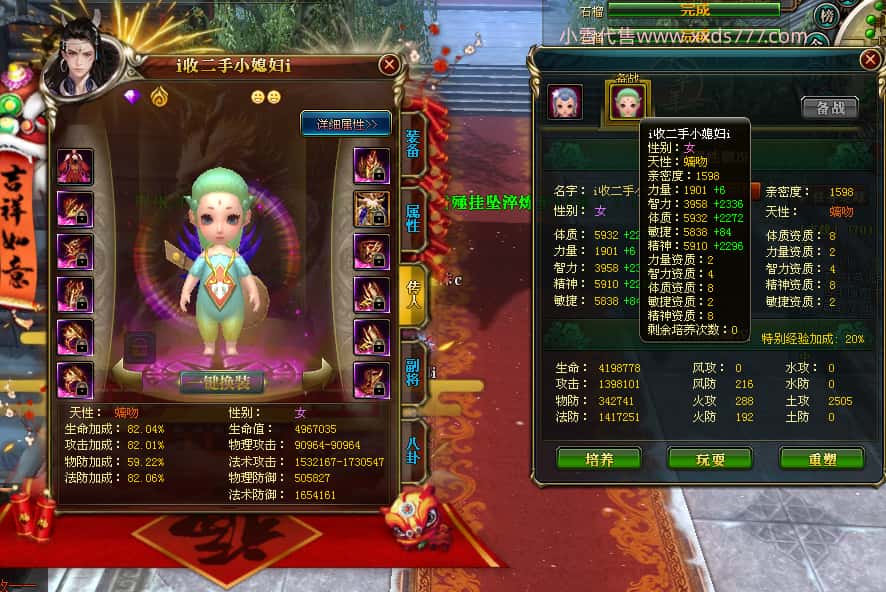Select the blue-haired companion portrait
Screen dimensions: 886x592
click(565, 102)
